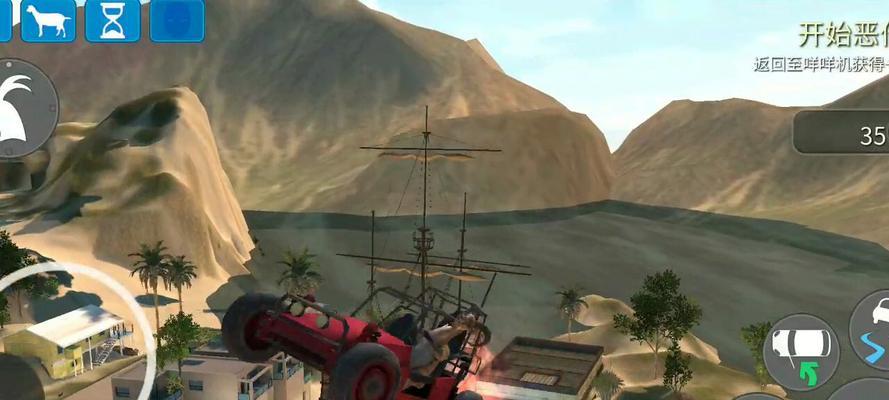Image resolution: width=889 pixels, height=400 pixels.
Task: Tap the goat icon button
Action: point(48,19)
